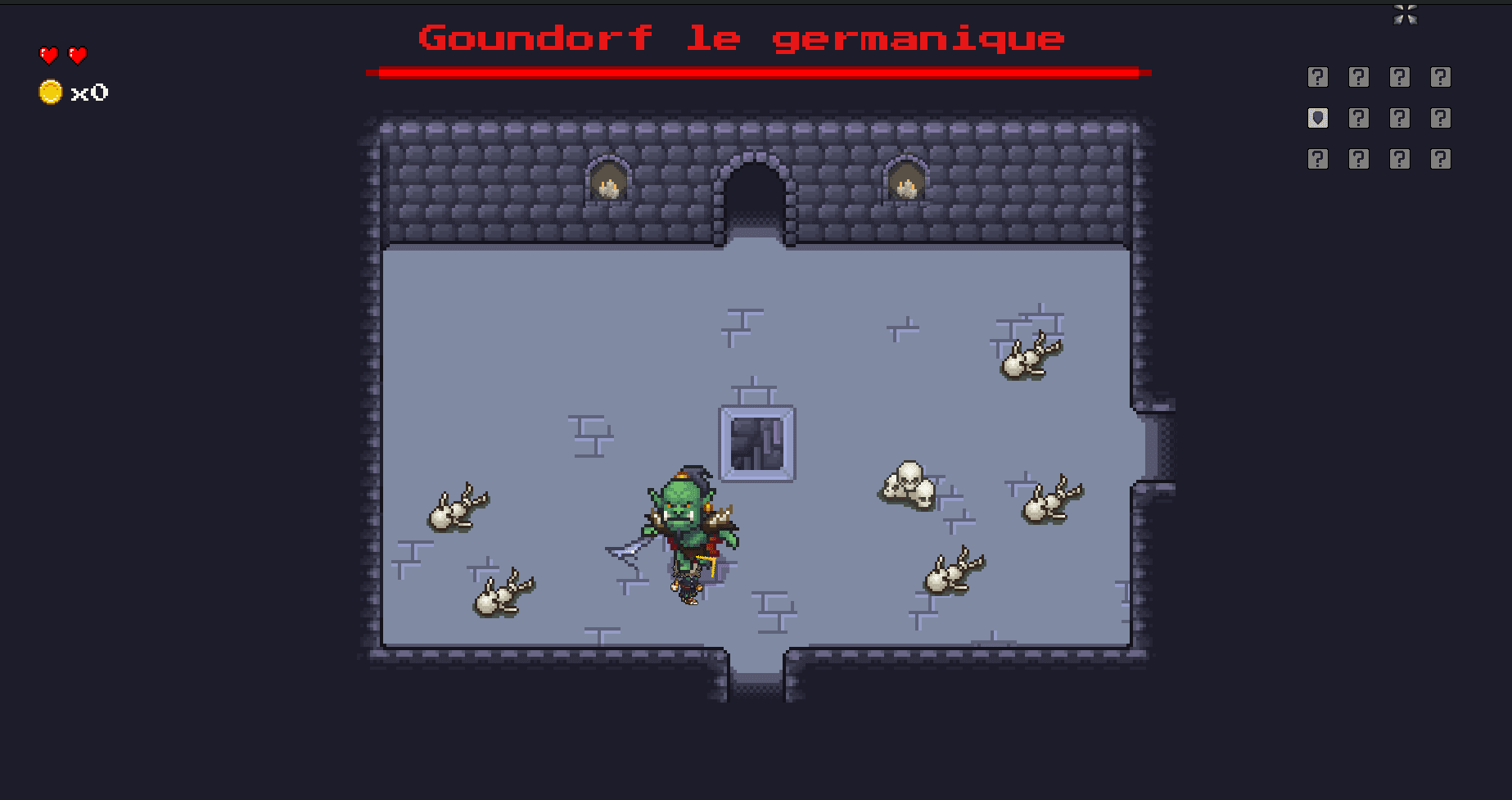Open the second slot in the middle inventory row
Image resolution: width=1512 pixels, height=800 pixels.
tap(1359, 117)
